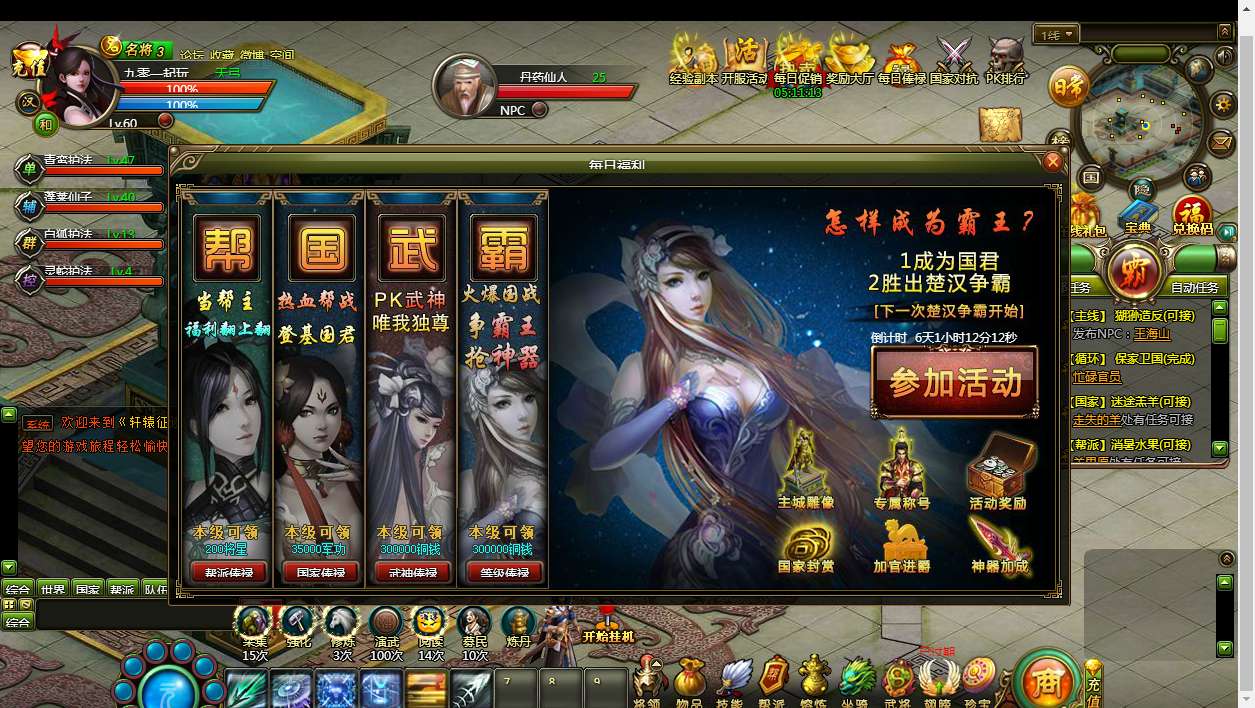Open 国家对抗 crossed swords icon
Image resolution: width=1255 pixels, height=708 pixels.
[x=953, y=59]
